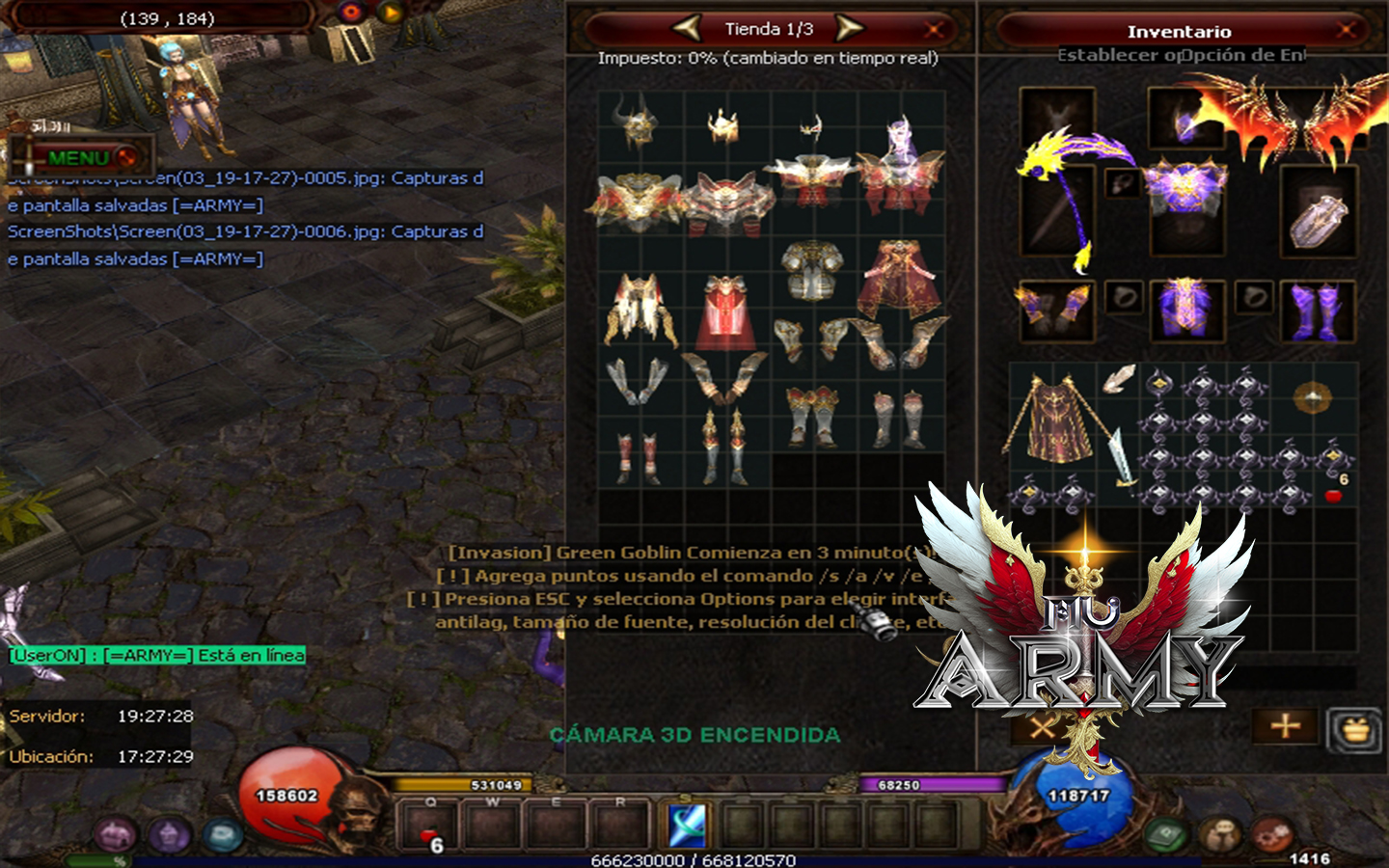
Task: Open the green MENU button
Action: coord(79,157)
